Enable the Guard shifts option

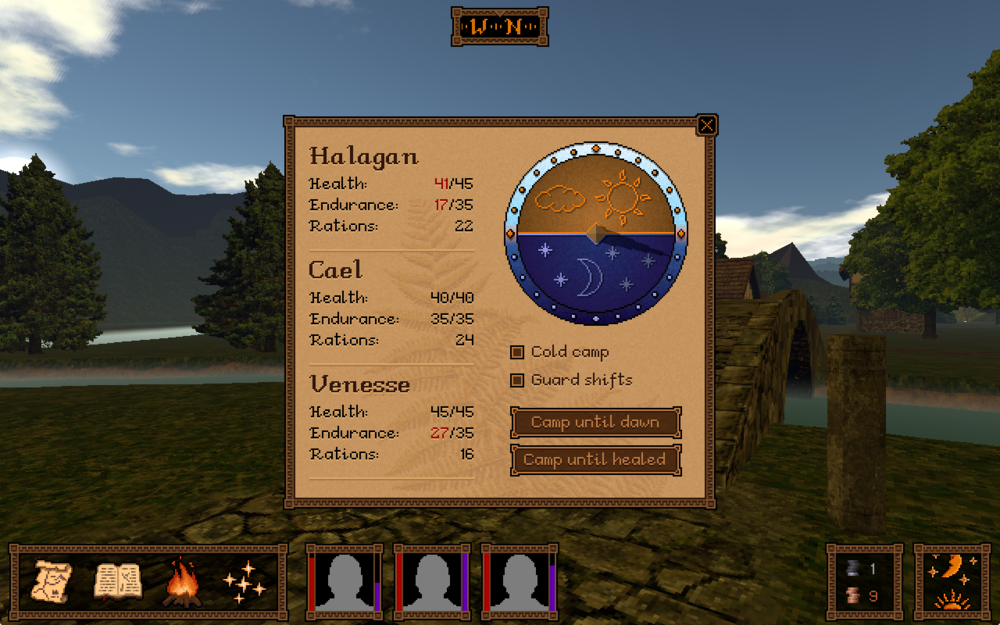(x=517, y=380)
